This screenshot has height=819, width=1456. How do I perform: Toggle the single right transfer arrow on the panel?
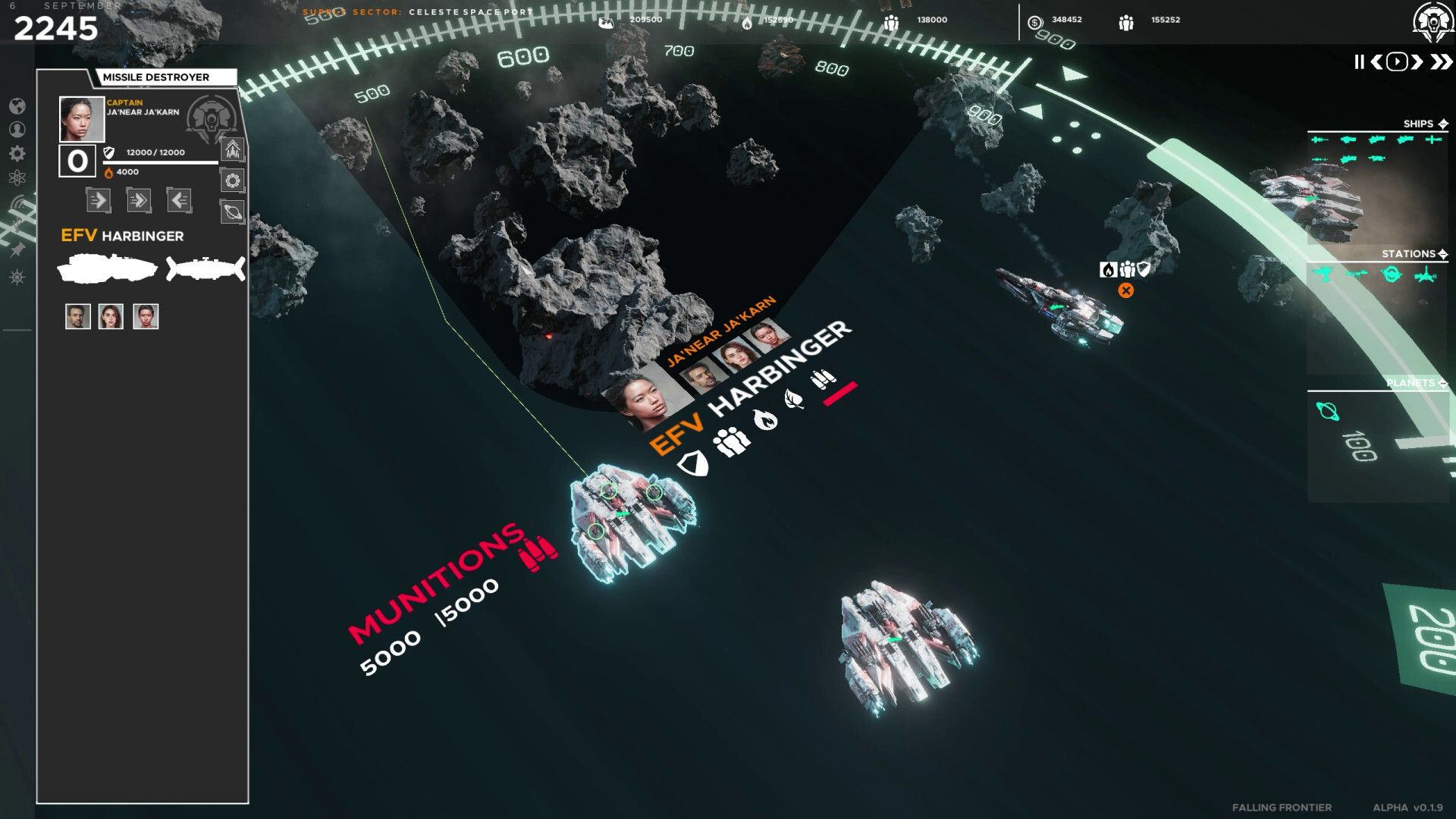tap(99, 200)
